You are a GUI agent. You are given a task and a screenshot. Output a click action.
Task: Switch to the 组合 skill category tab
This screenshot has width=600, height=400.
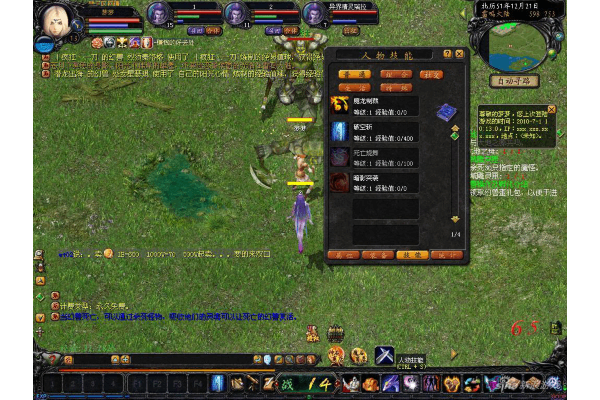pos(405,74)
